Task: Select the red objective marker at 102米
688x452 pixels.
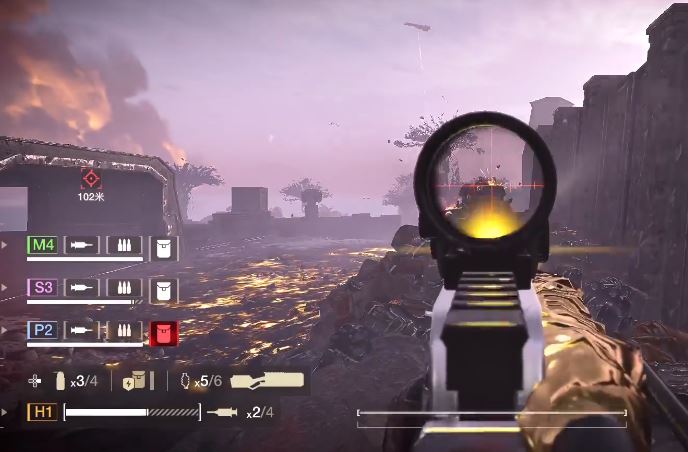Action: 91,179
